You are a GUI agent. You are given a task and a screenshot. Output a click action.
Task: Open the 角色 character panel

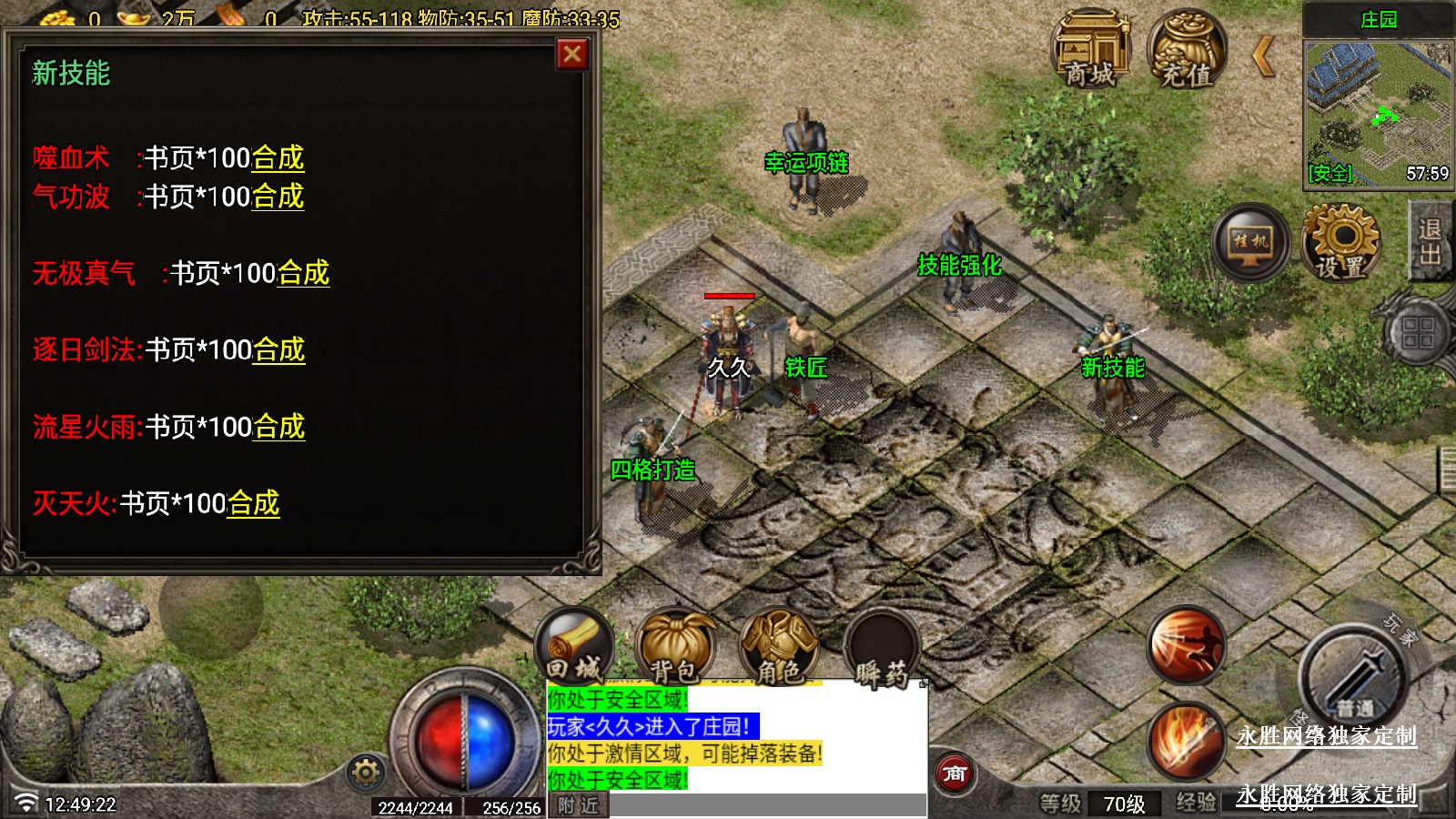779,648
